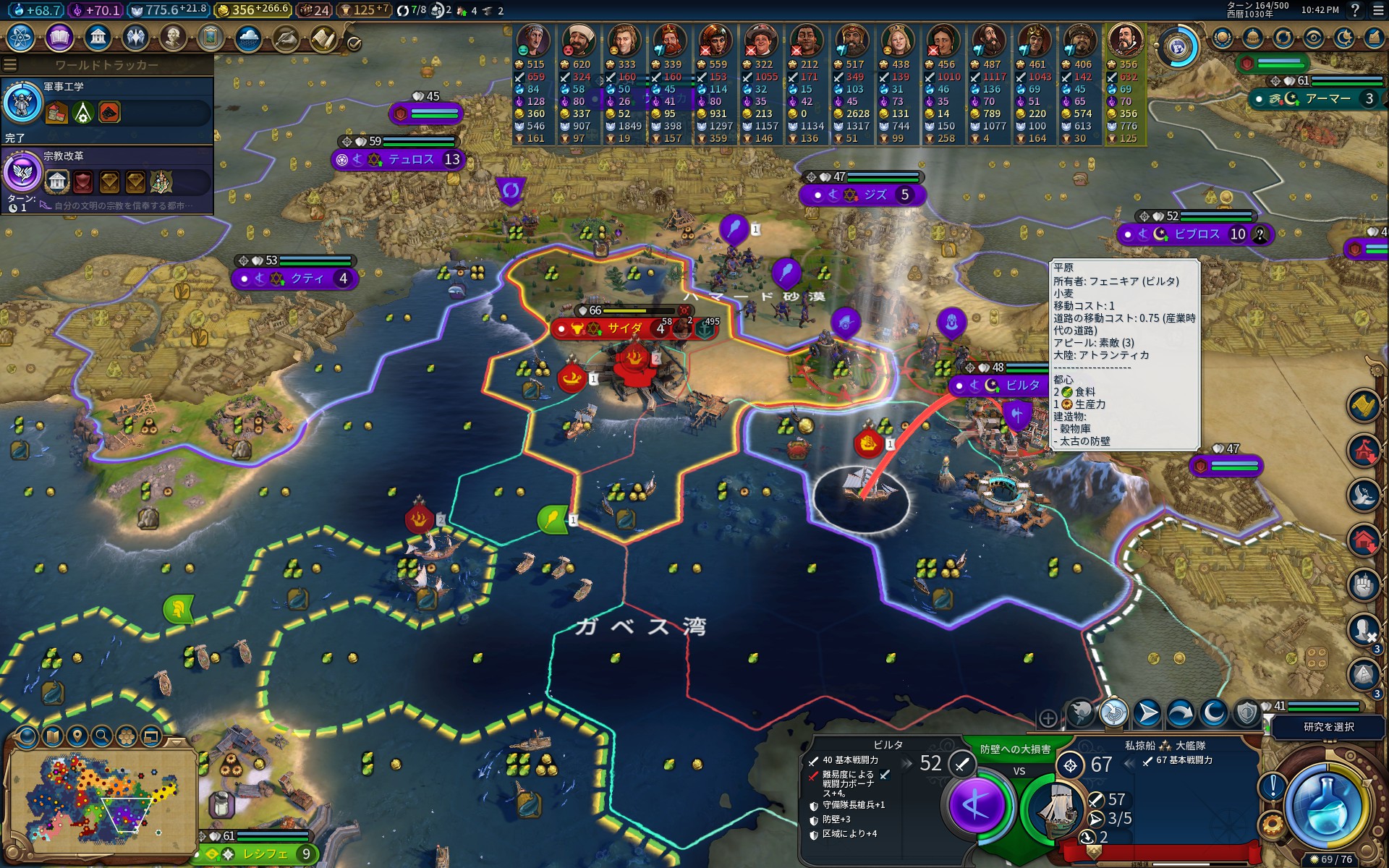Open the religion screen winged icon

point(135,38)
